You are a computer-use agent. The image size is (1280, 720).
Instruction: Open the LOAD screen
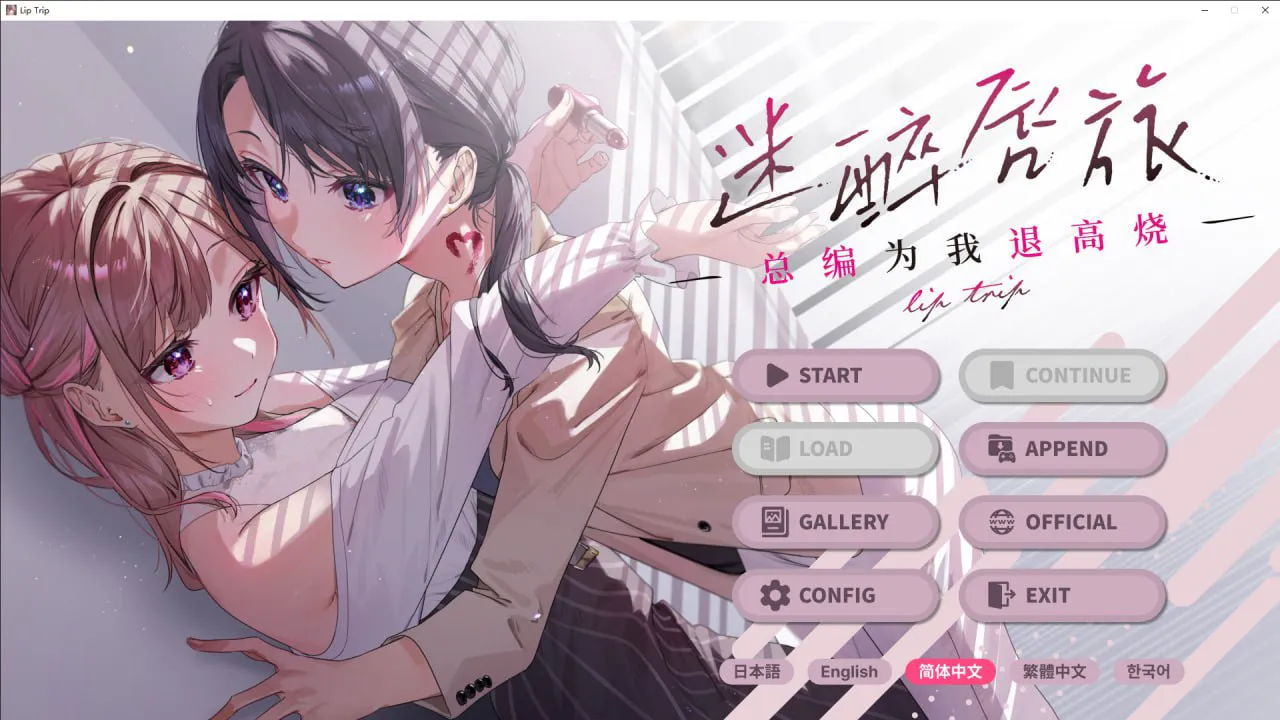836,449
